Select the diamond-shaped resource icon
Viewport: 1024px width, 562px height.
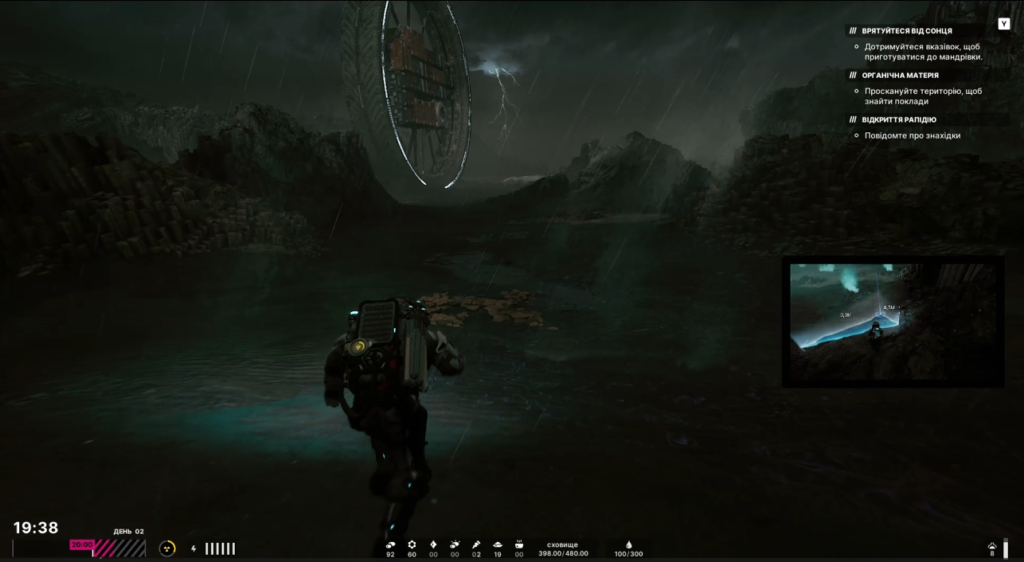pyautogui.click(x=433, y=544)
